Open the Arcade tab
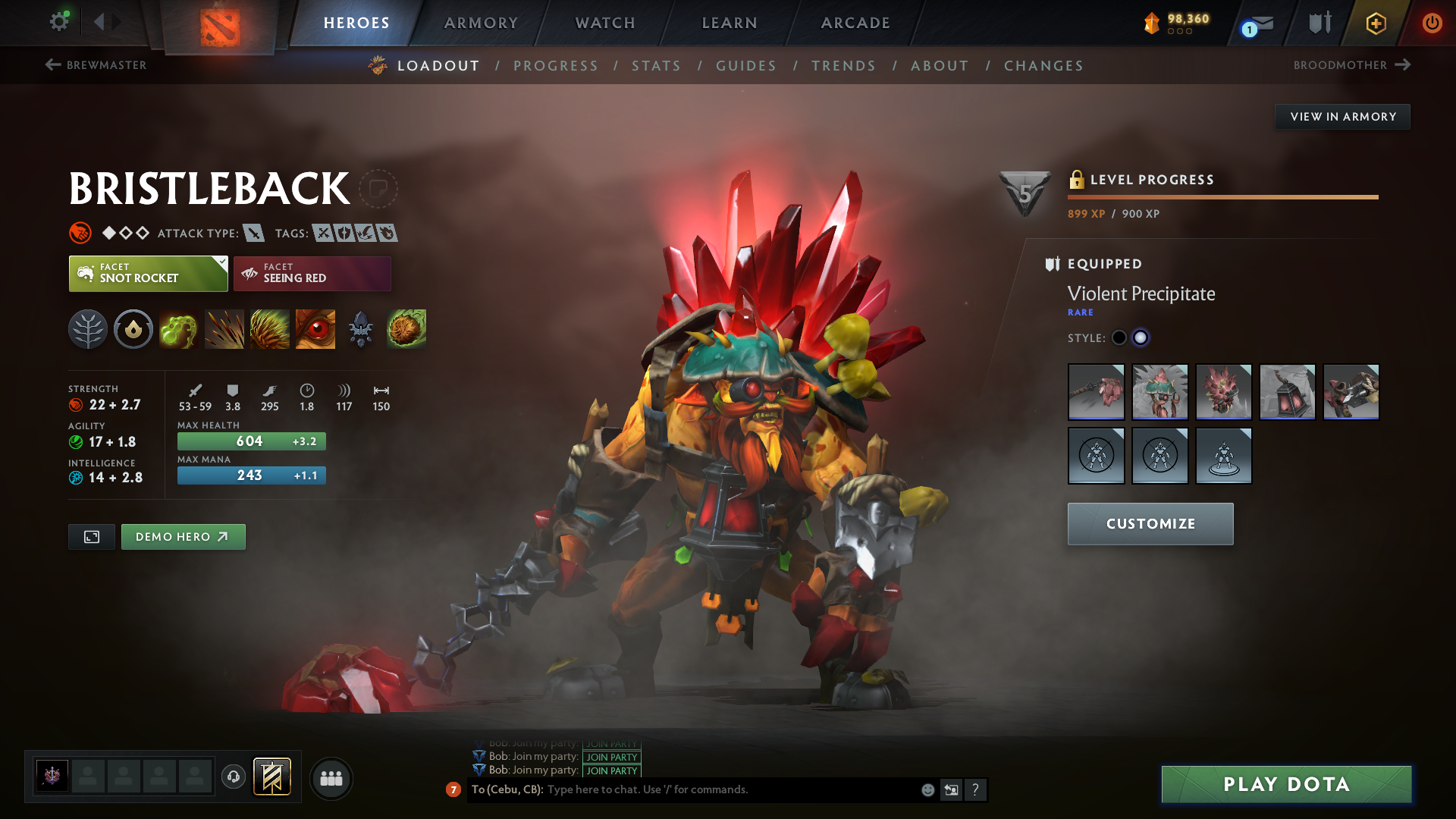1456x819 pixels. point(855,23)
